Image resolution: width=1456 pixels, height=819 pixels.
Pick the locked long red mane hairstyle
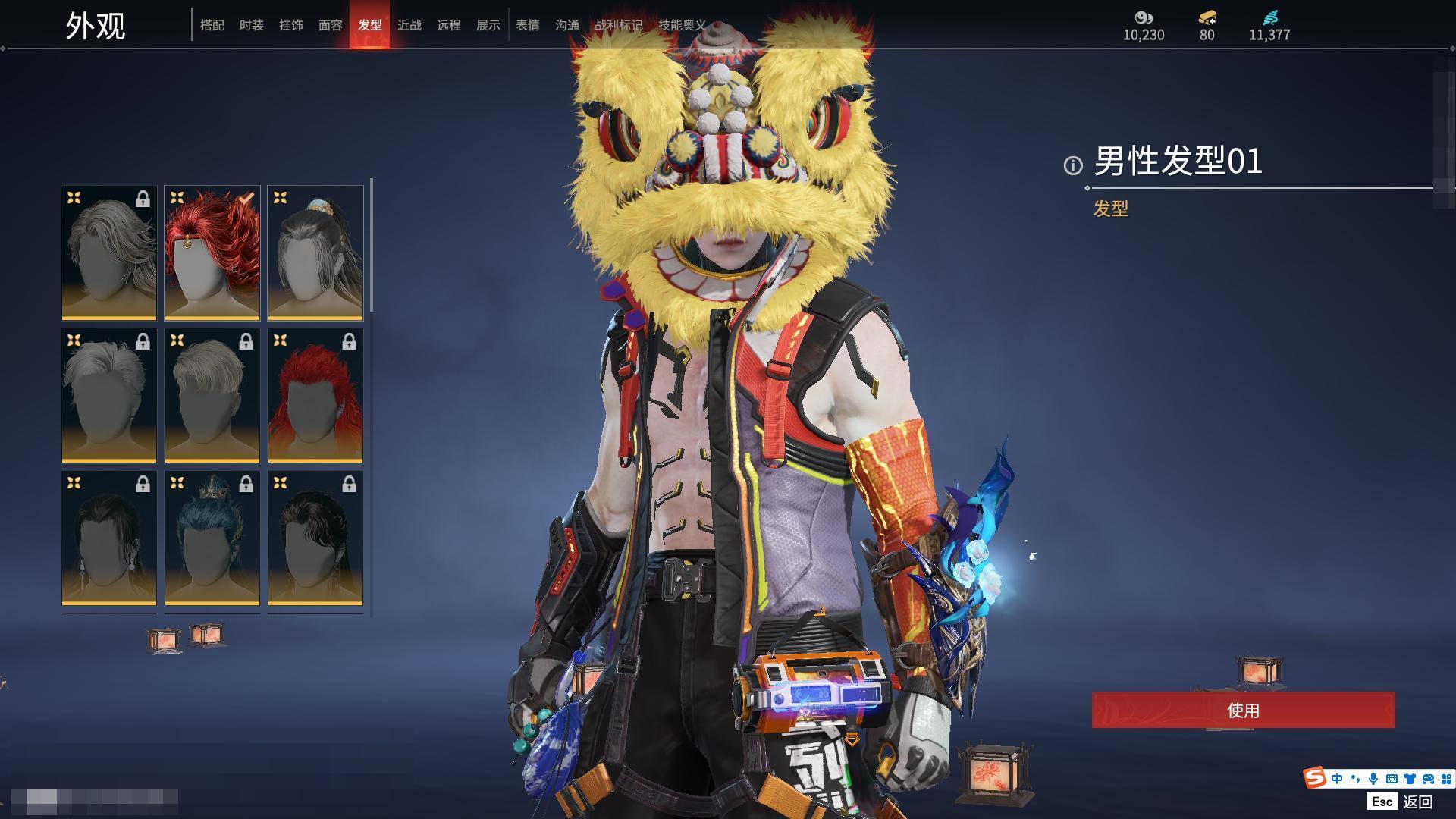[x=315, y=395]
